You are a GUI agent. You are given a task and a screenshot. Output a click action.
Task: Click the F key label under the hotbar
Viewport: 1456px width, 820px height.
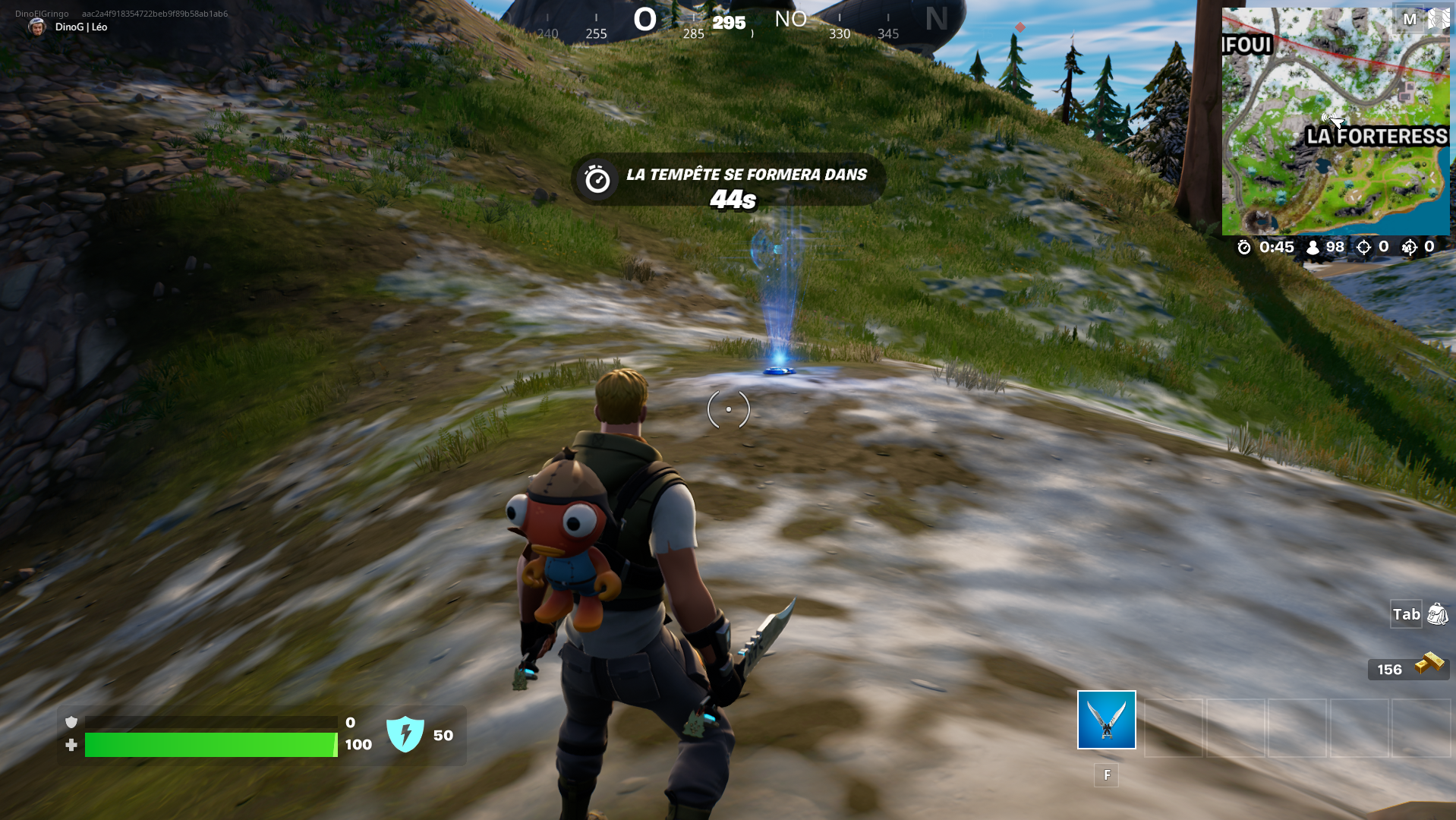pos(1106,776)
